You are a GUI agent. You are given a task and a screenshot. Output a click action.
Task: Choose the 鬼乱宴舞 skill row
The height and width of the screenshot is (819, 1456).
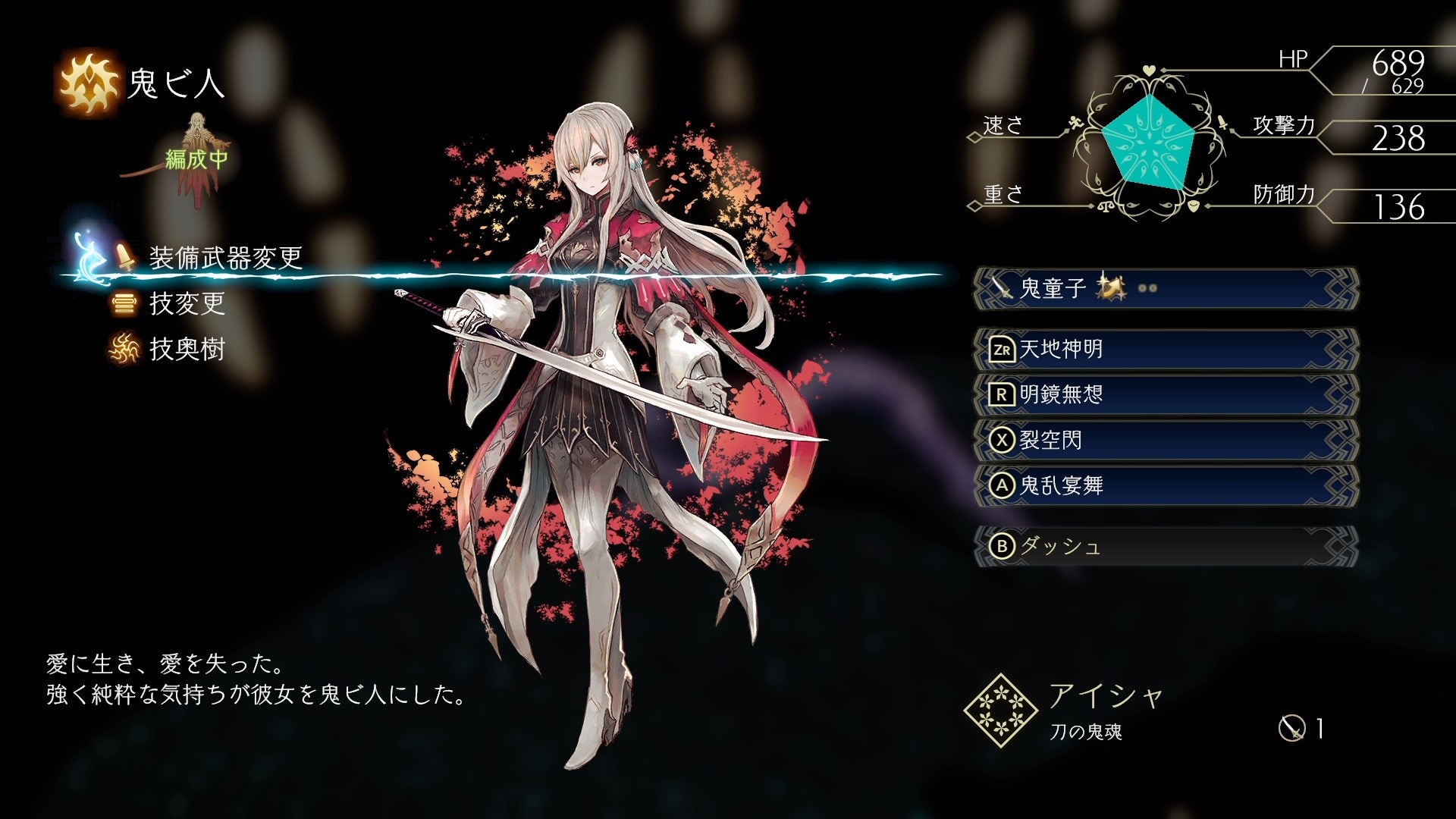1165,485
